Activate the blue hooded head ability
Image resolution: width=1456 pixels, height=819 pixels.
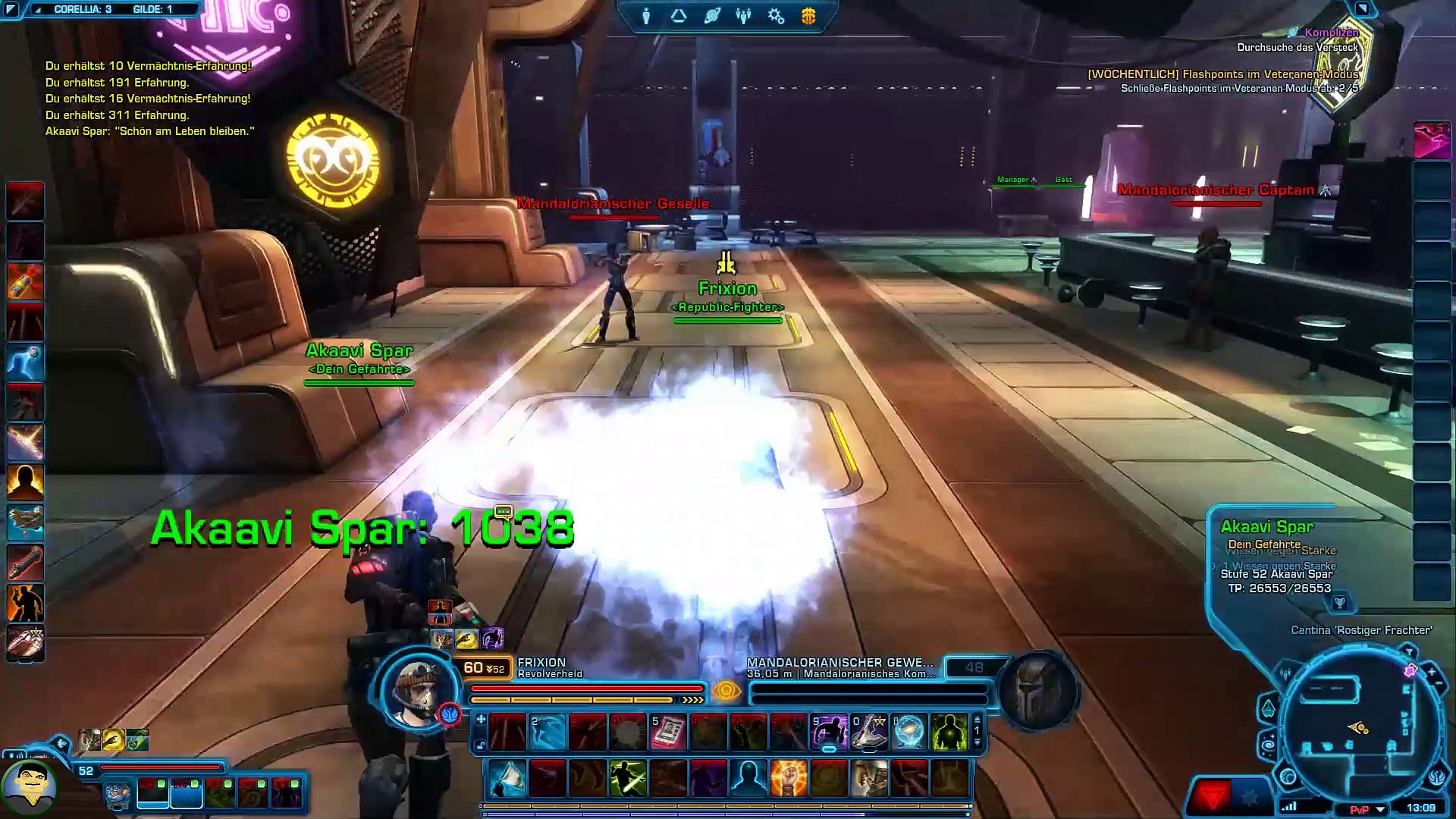(x=748, y=779)
